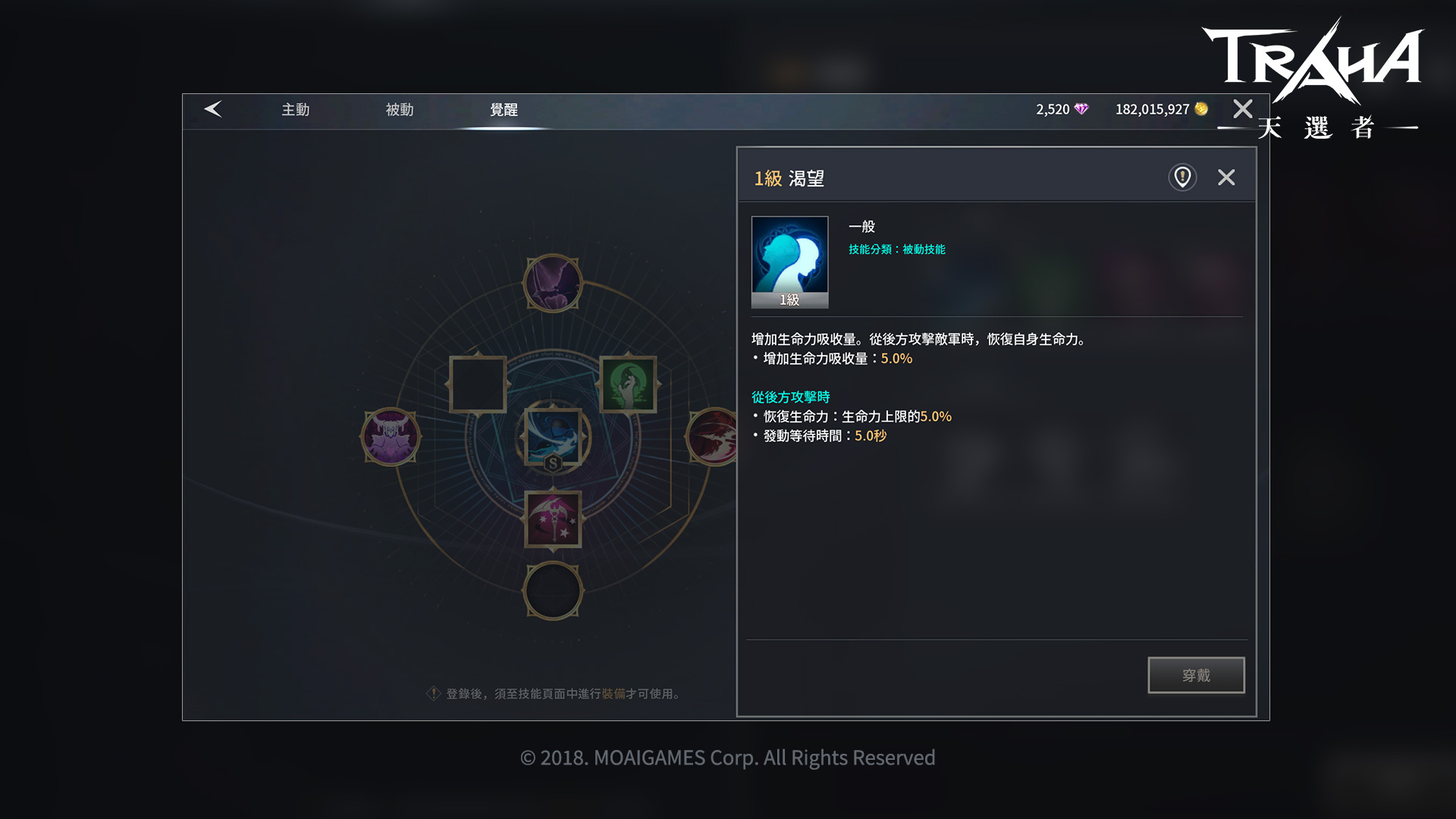Select the purple bat awakening skill icon
This screenshot has height=819, width=1456.
click(552, 283)
